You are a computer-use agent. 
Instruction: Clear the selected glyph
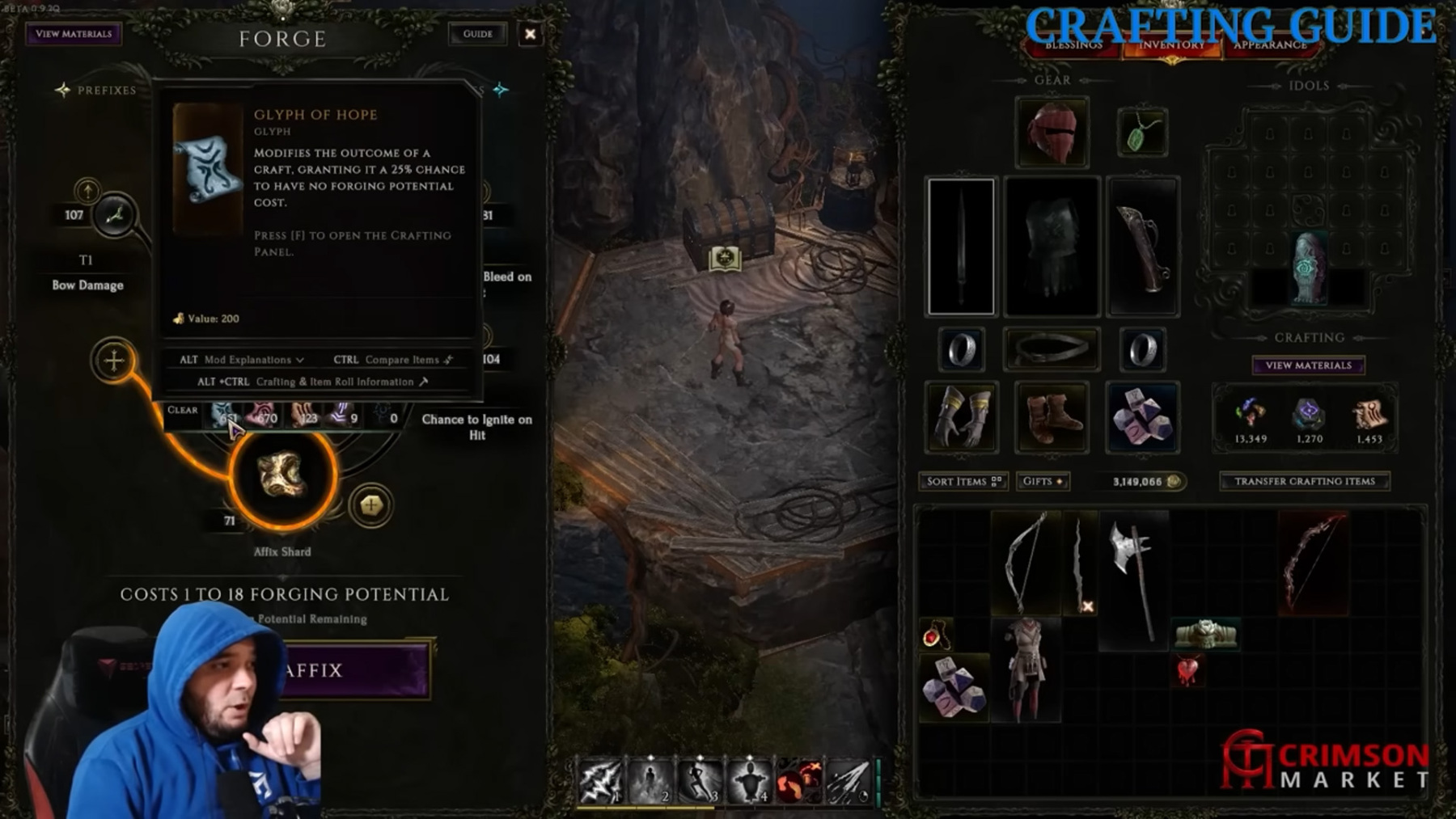[x=182, y=411]
